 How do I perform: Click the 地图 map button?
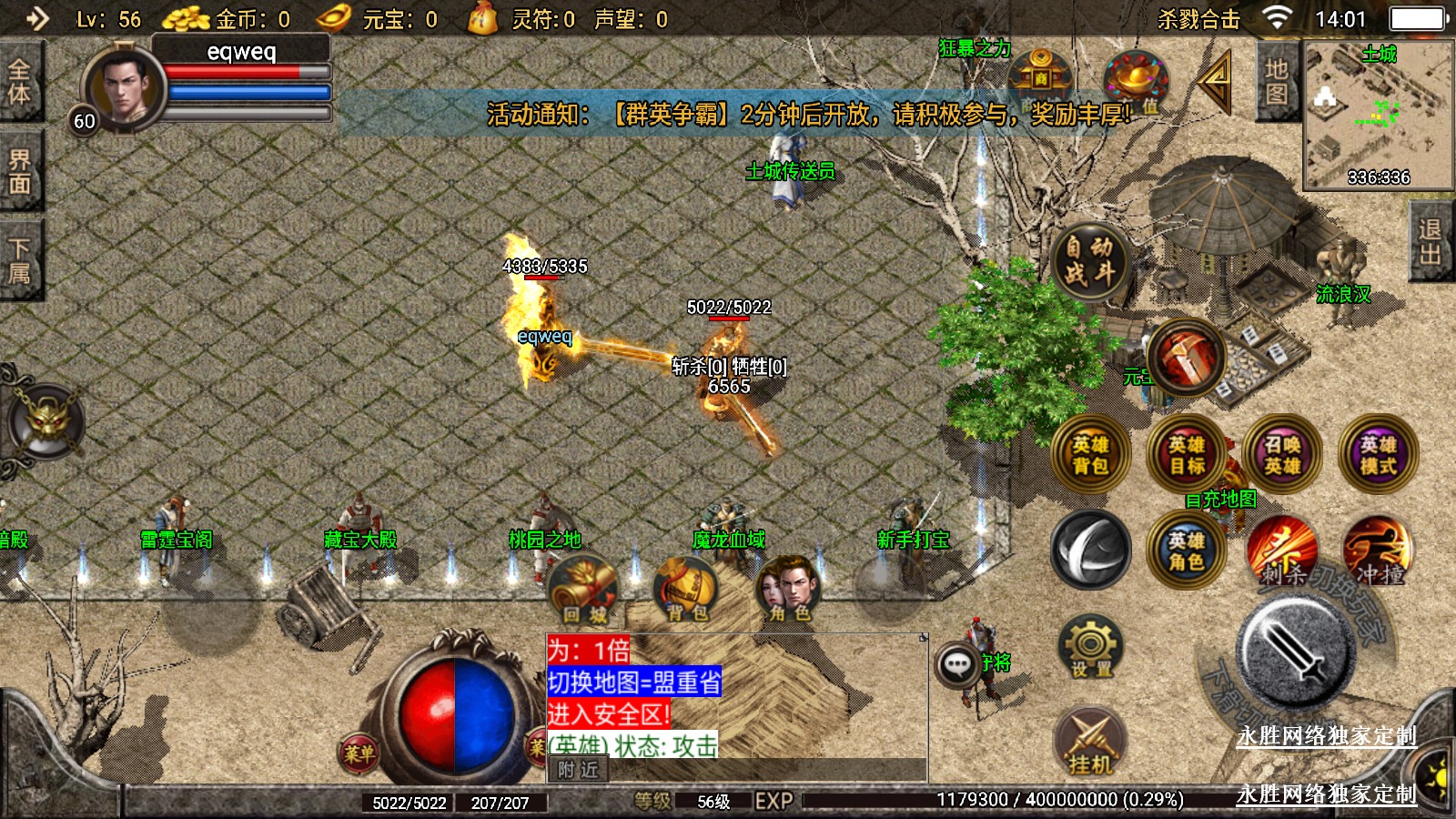point(1277,82)
